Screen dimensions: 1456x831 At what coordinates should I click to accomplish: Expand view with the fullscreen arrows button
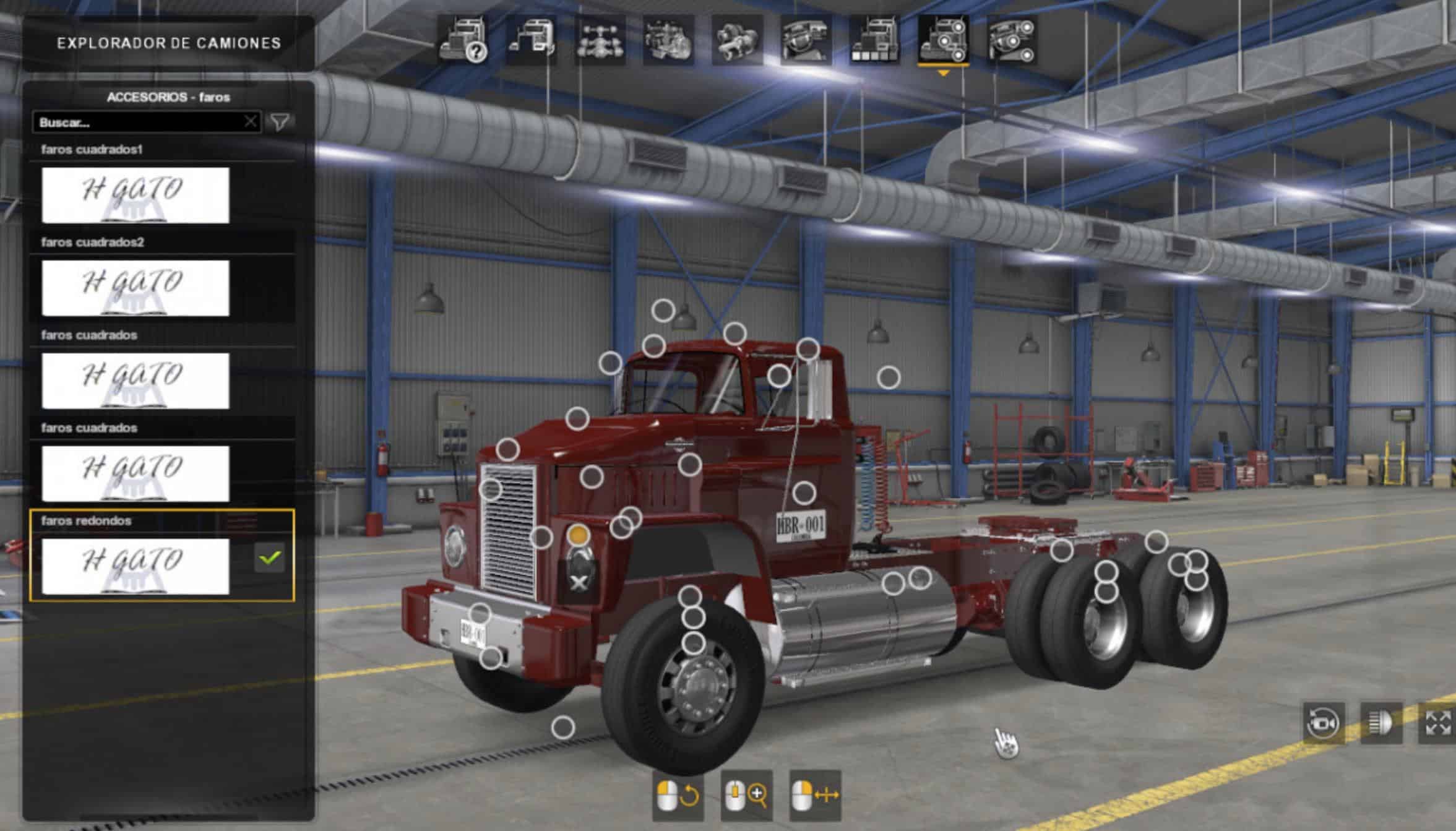[1437, 722]
